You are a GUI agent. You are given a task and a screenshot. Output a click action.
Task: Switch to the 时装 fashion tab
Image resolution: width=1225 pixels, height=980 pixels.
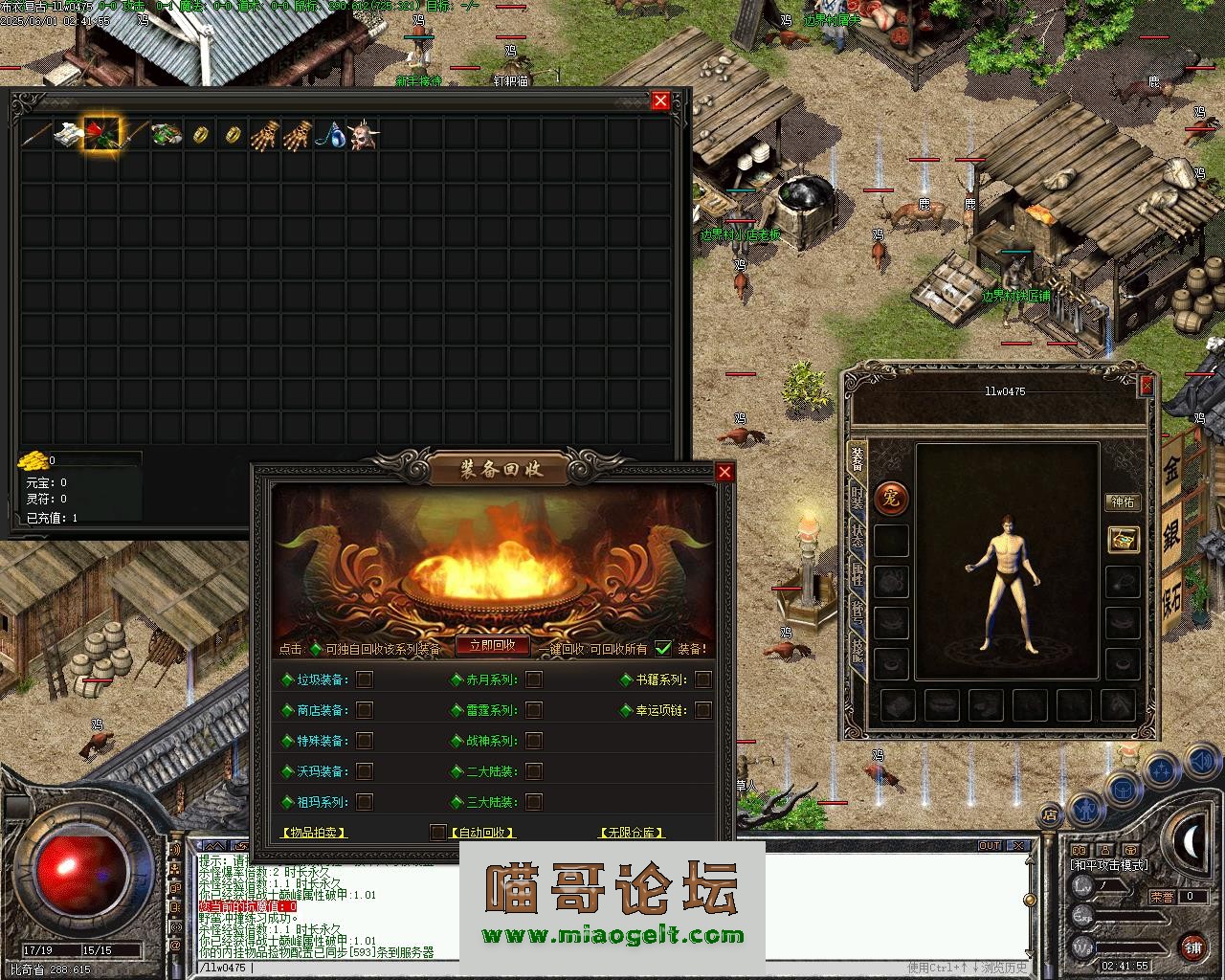(x=857, y=498)
